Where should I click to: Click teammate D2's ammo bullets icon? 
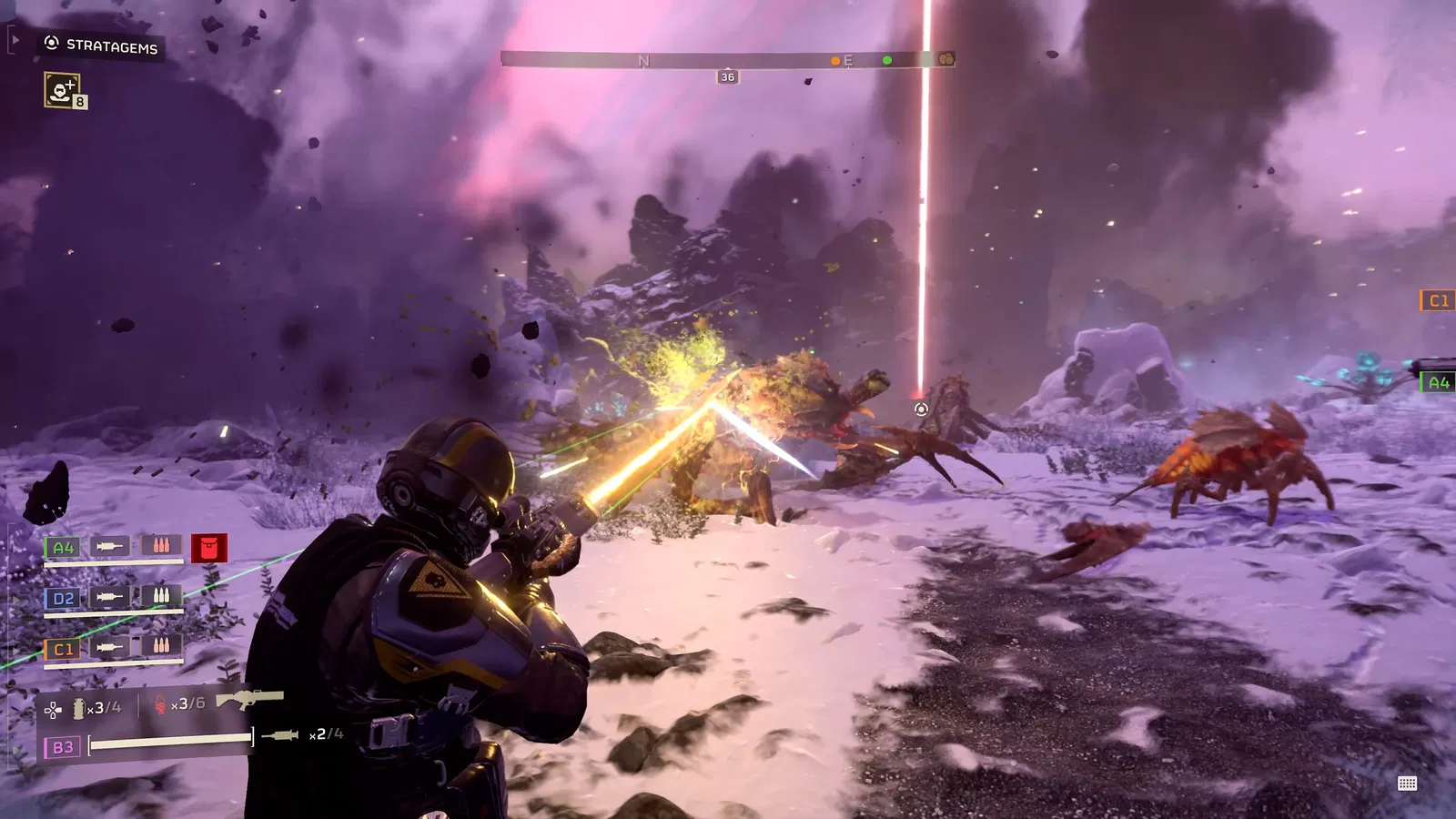pos(160,596)
